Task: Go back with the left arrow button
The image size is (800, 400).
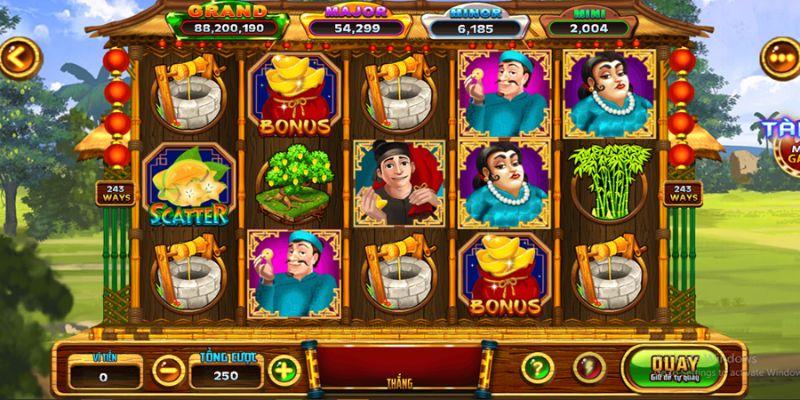Action: (x=17, y=57)
